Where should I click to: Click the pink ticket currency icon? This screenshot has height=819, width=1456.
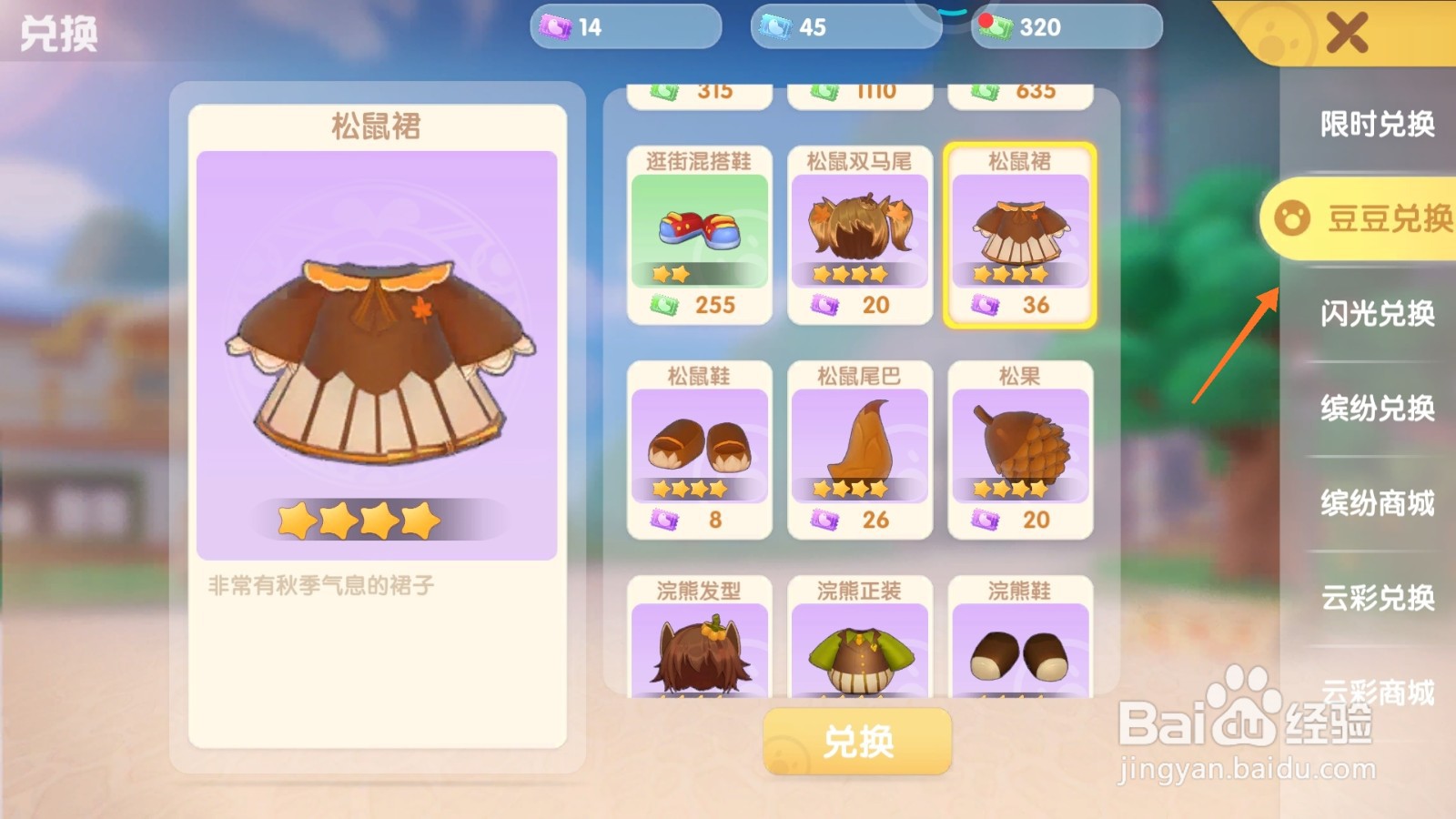click(x=556, y=27)
